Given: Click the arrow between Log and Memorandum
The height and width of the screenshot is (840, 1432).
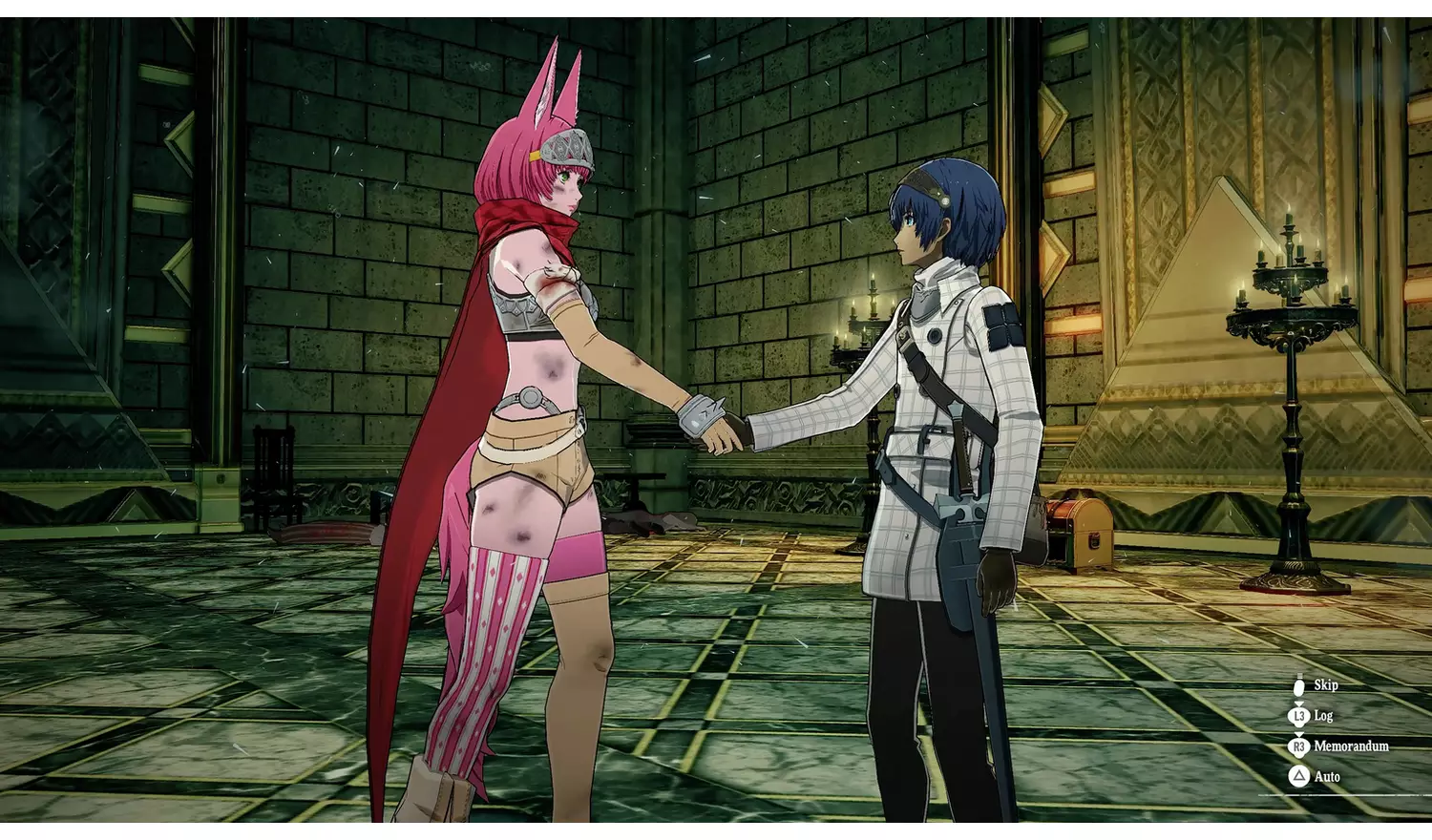Looking at the screenshot, I should coord(1298,733).
